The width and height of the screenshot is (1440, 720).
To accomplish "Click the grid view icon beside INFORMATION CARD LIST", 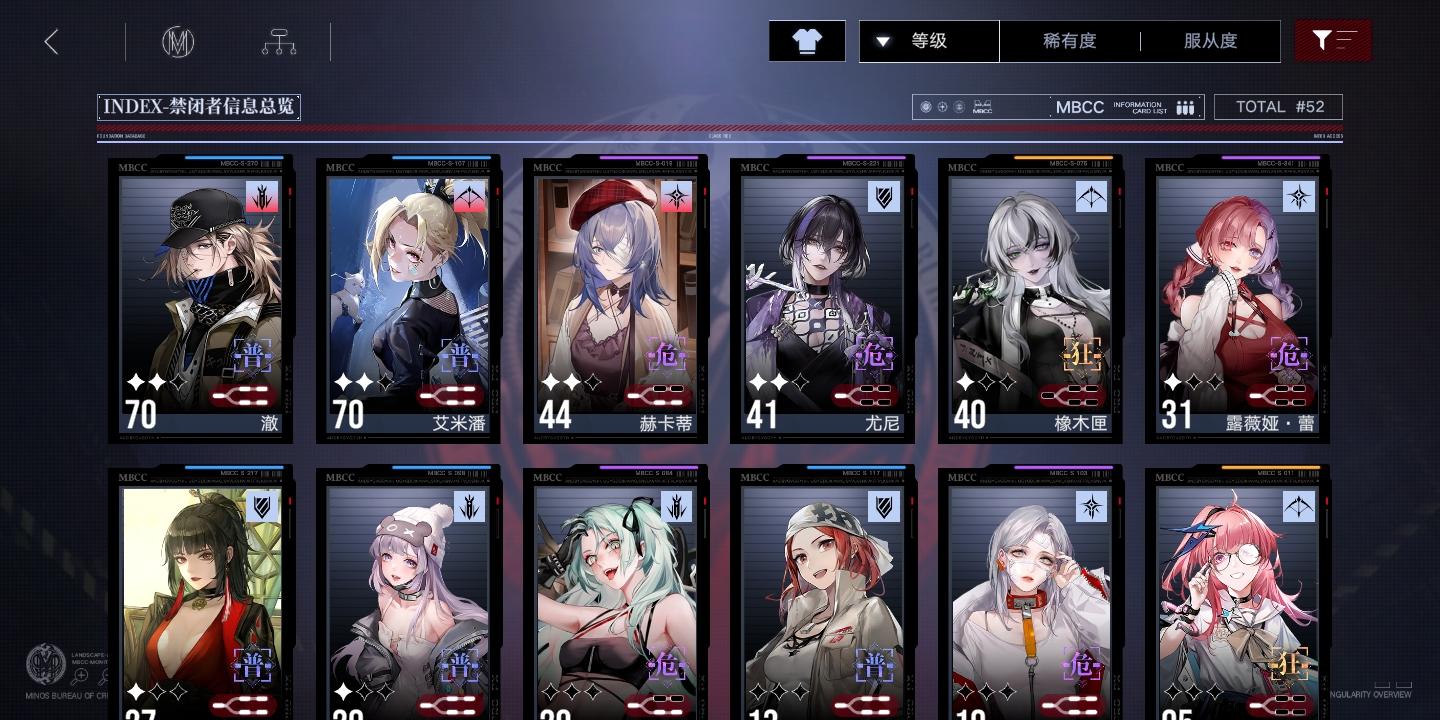I will pyautogui.click(x=1185, y=107).
